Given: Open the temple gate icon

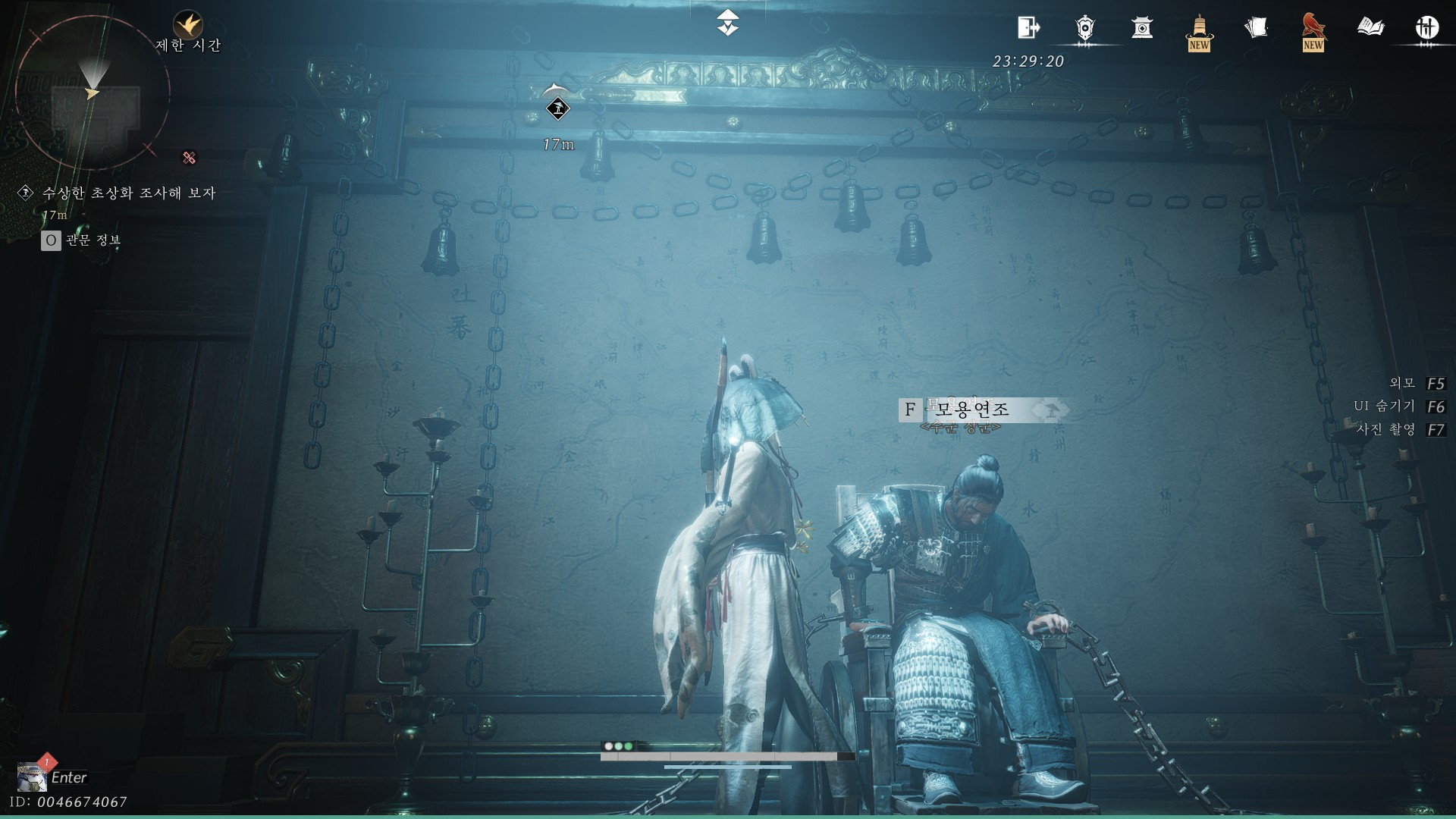Looking at the screenshot, I should (x=1142, y=28).
